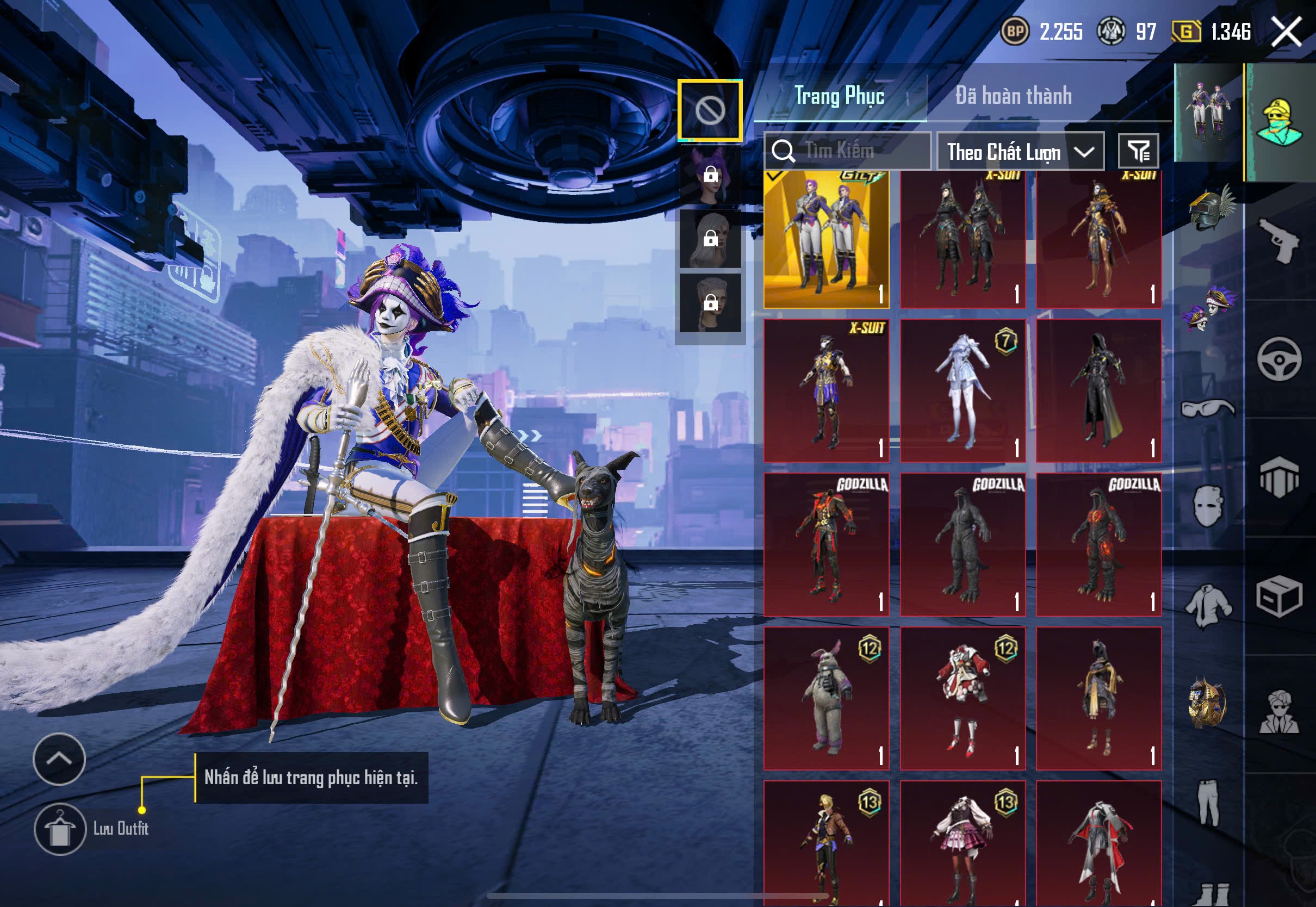Switch to the Đã hoàn thành tab
1316x907 pixels.
click(1014, 96)
